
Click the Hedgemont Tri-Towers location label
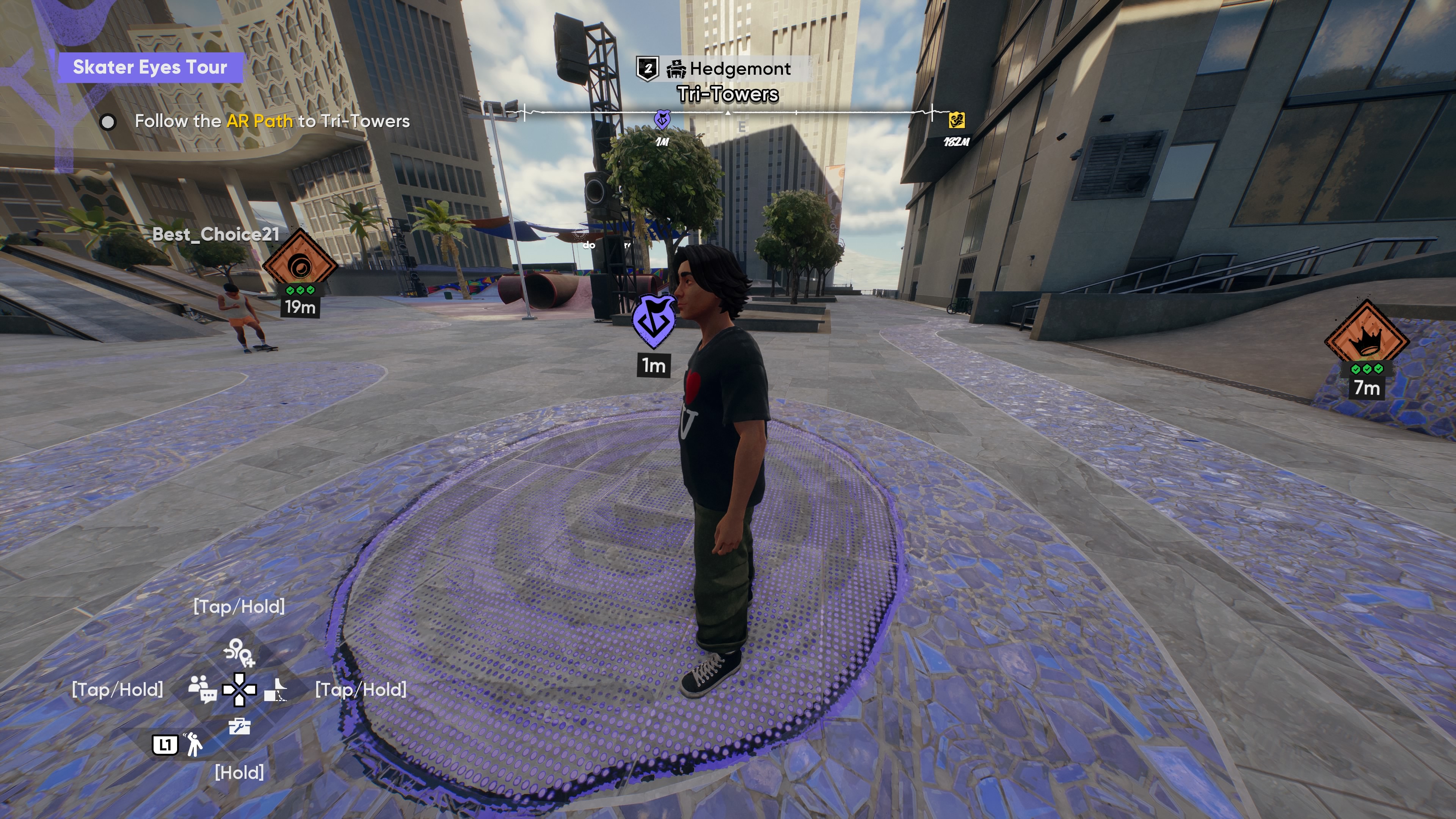728,81
